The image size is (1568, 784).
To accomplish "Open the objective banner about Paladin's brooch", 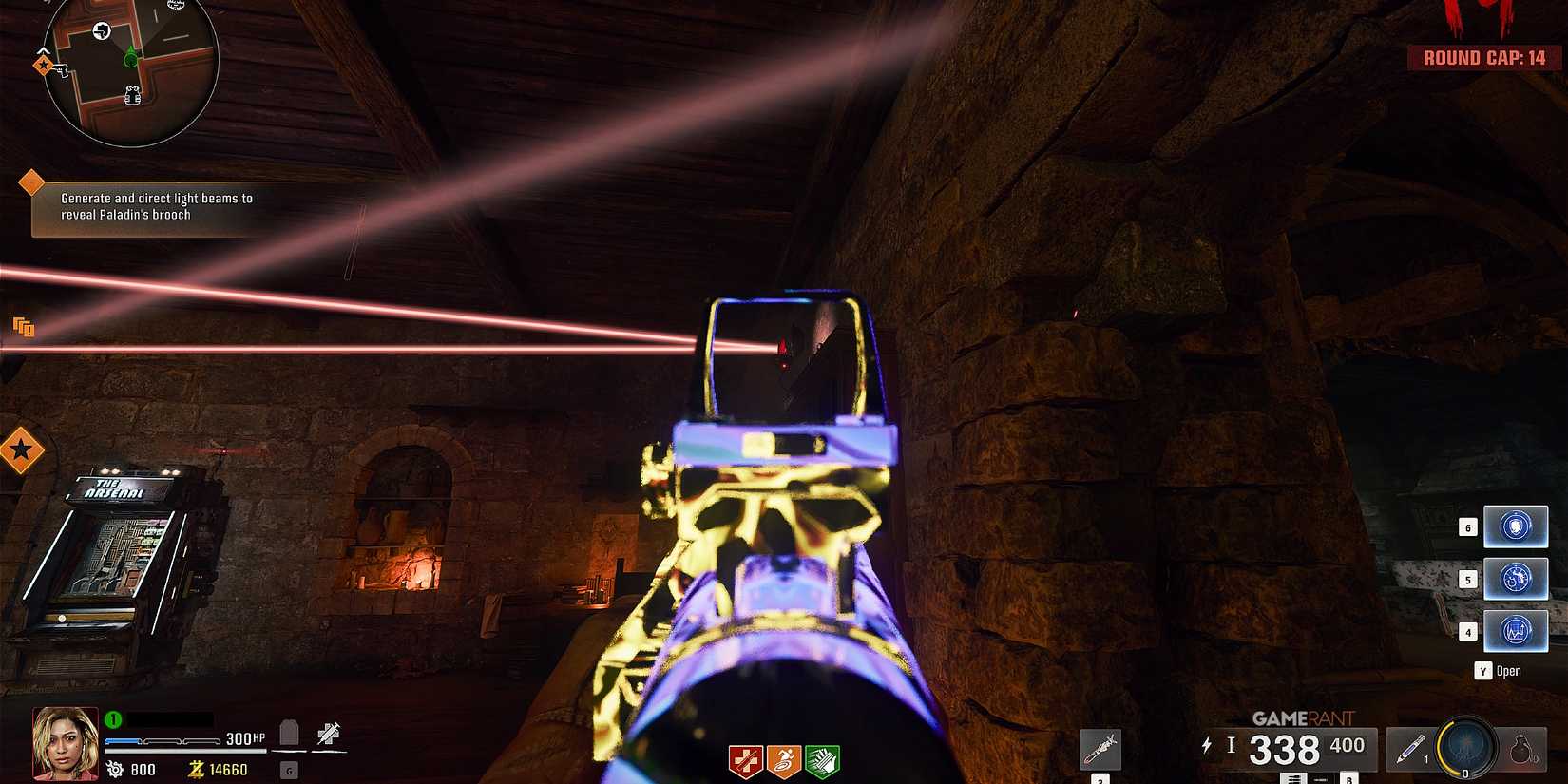I will [x=157, y=207].
